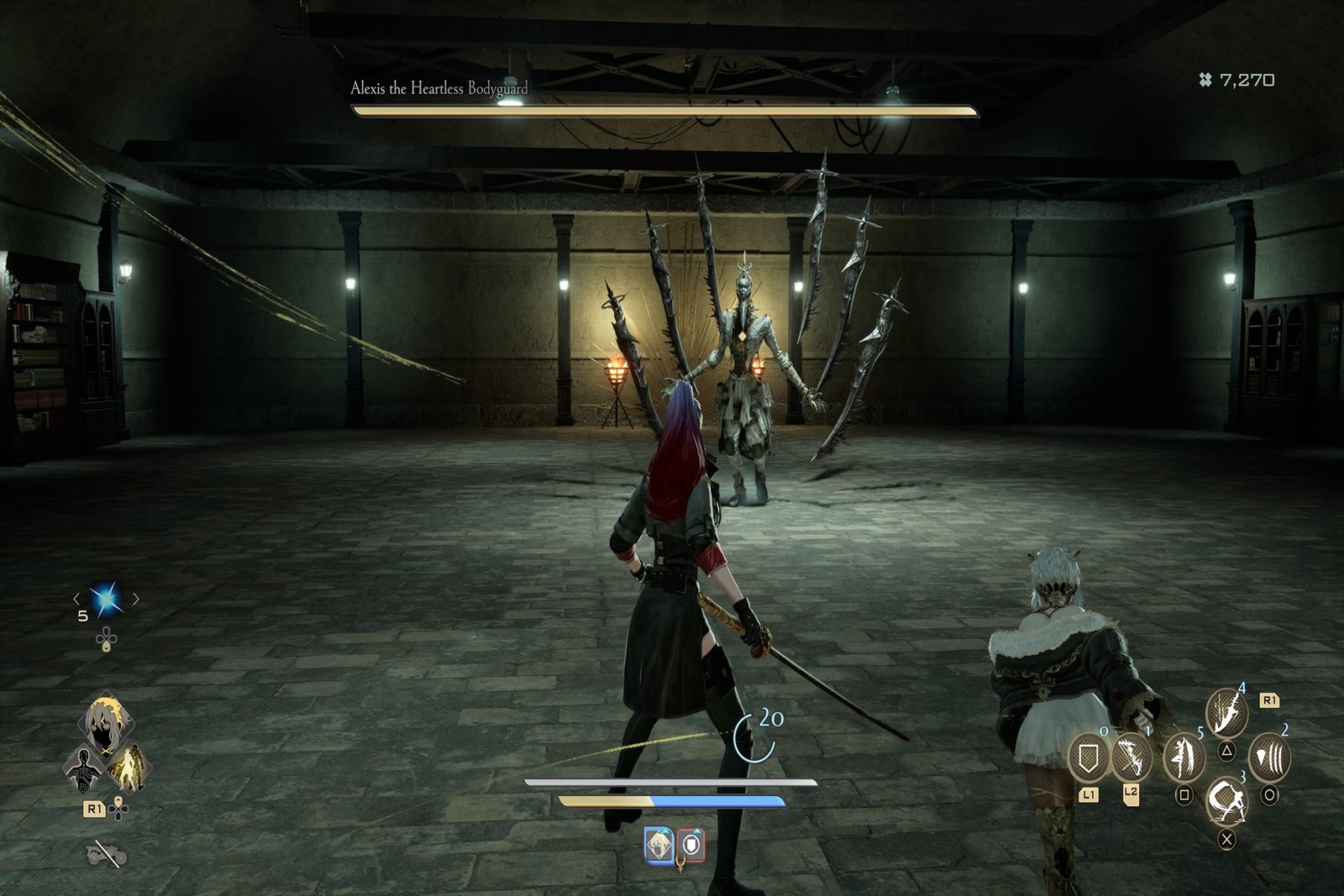Click the D-pad selector icon below the item
Image resolution: width=1344 pixels, height=896 pixels.
pyautogui.click(x=106, y=638)
